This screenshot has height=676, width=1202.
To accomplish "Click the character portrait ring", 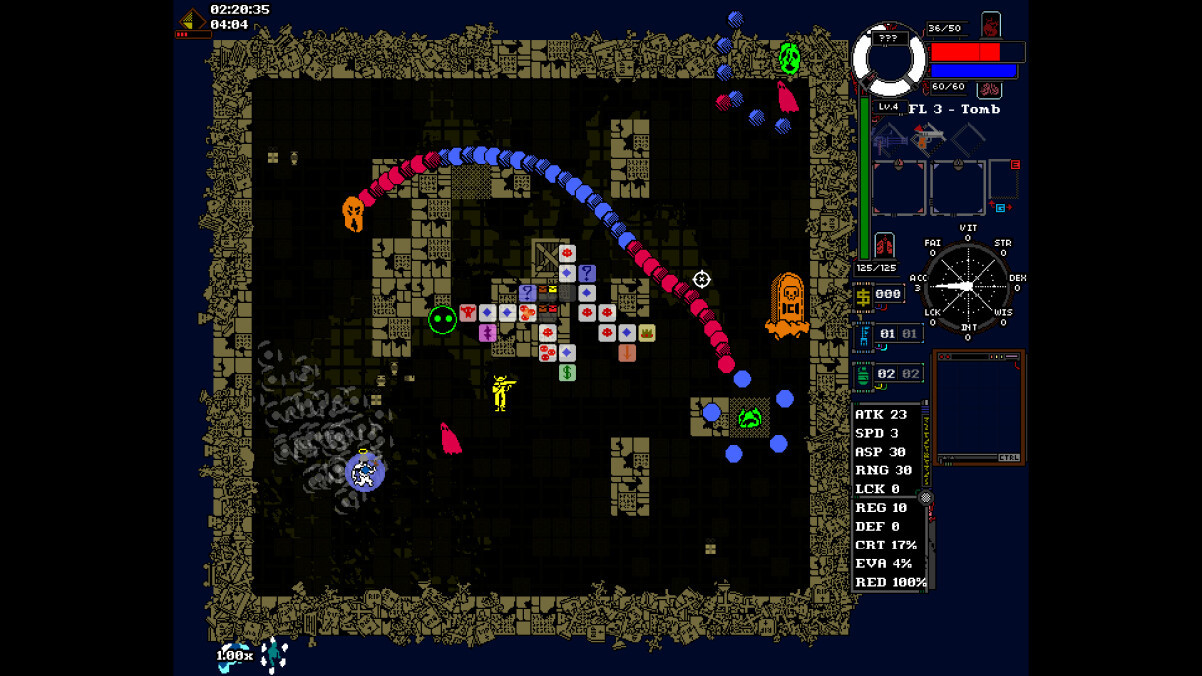I will [x=889, y=60].
